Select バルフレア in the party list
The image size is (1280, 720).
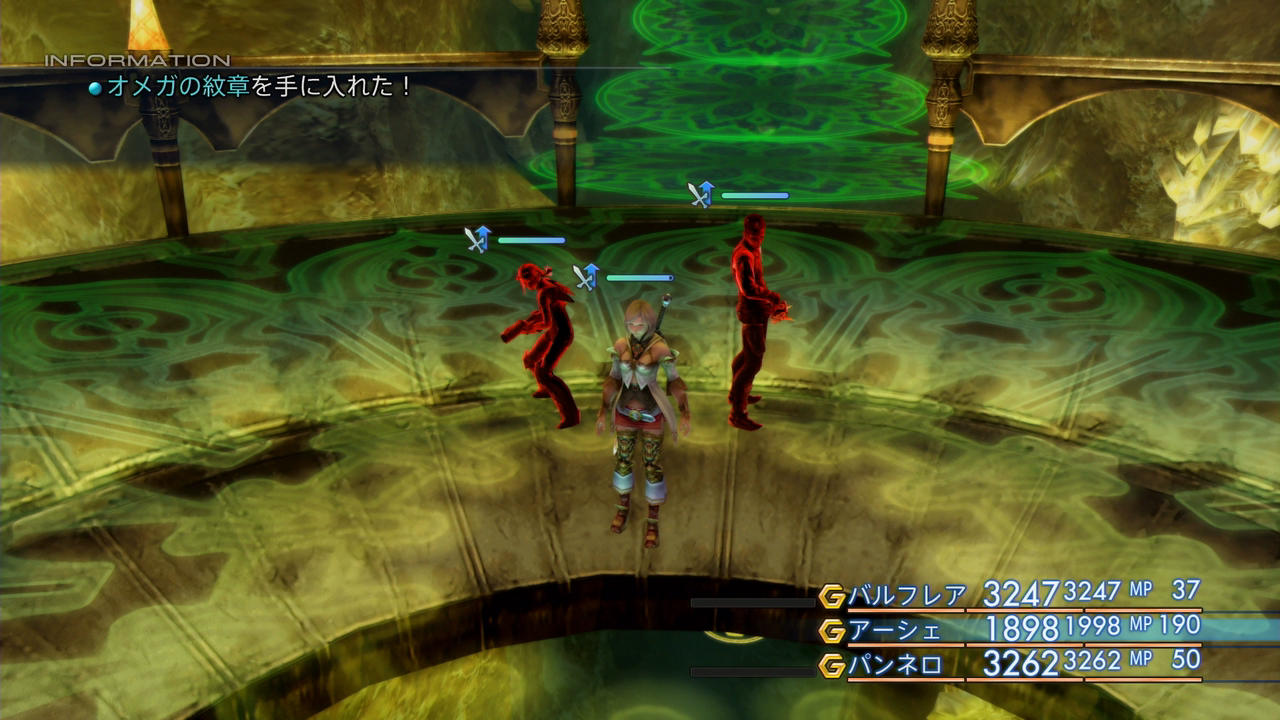pyautogui.click(x=907, y=596)
